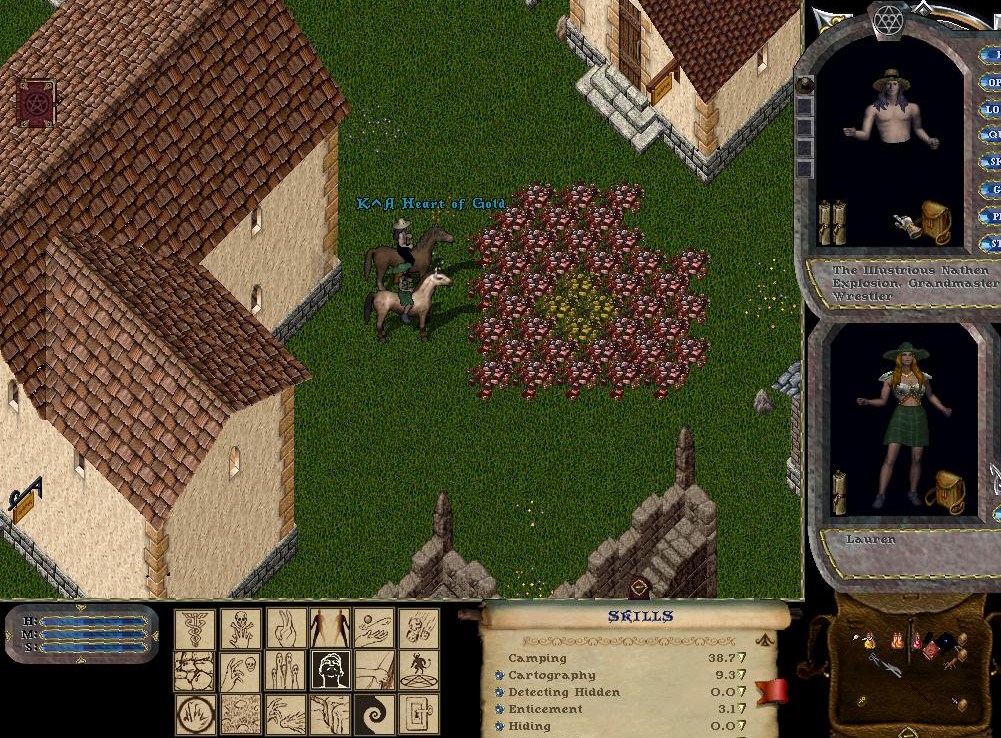
Task: Choose the highlighted face spell icon
Action: click(330, 671)
